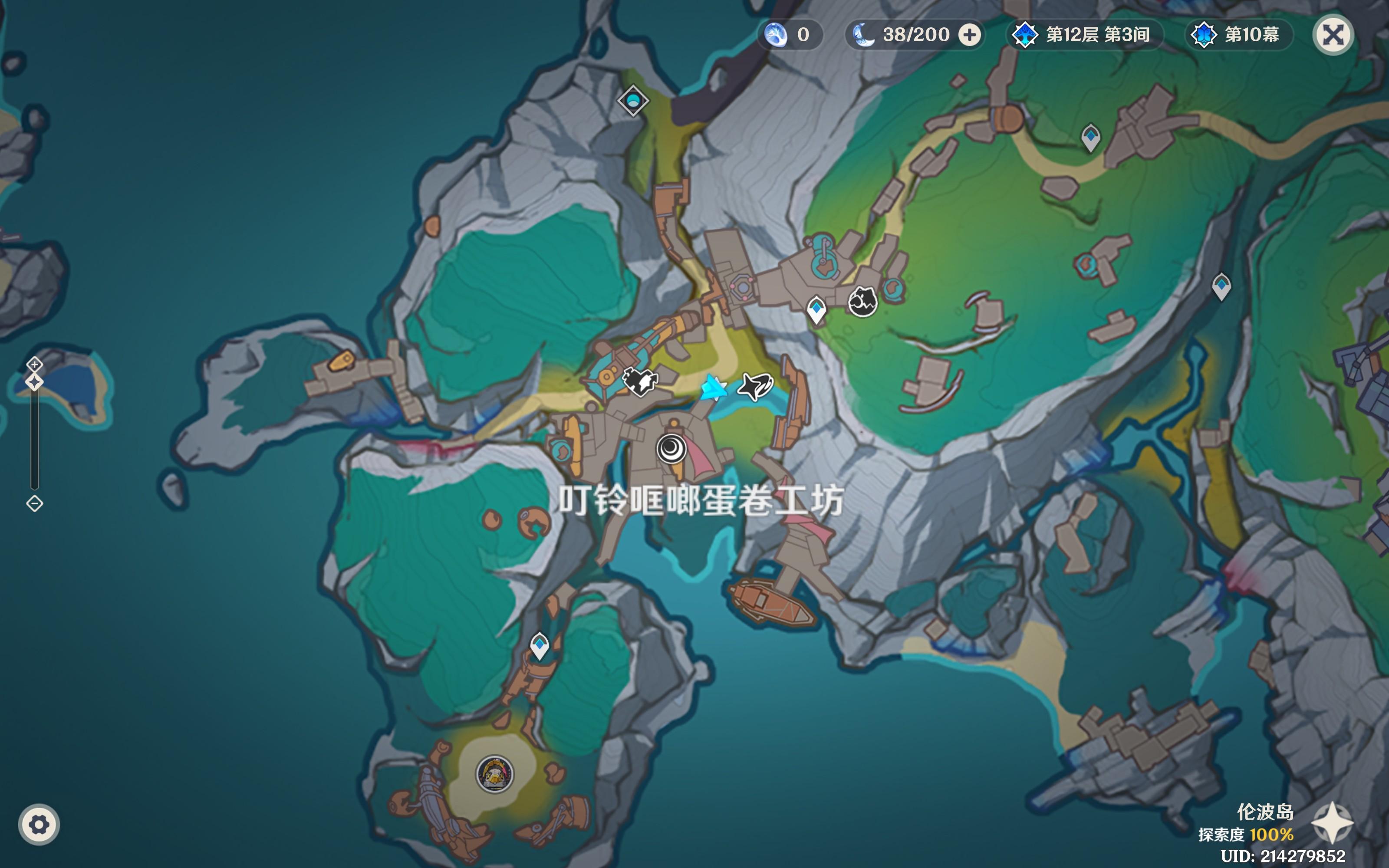This screenshot has width=1389, height=868.
Task: Zoom in with the map slider plus
Action: [34, 364]
